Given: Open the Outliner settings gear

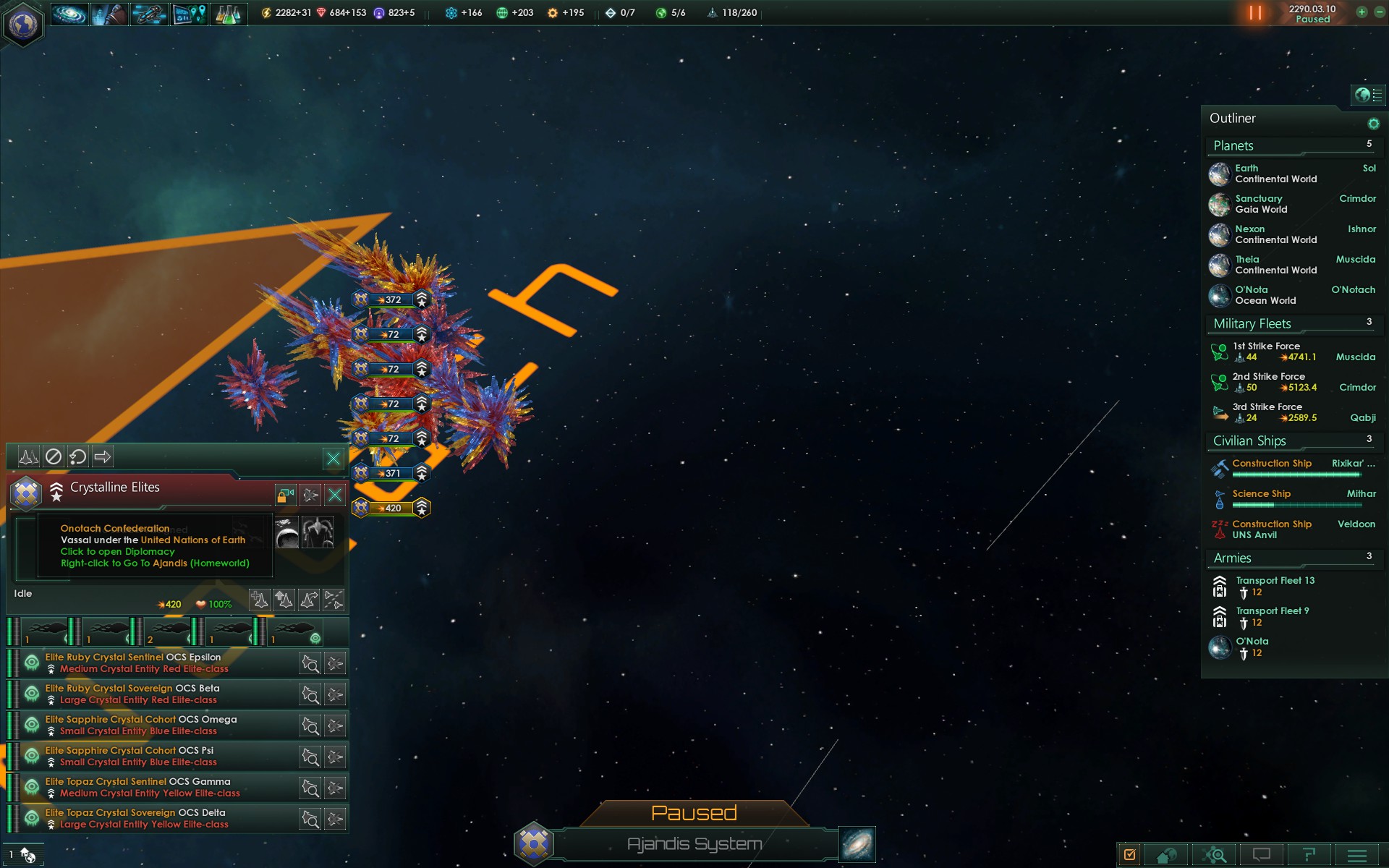Looking at the screenshot, I should coord(1373,124).
